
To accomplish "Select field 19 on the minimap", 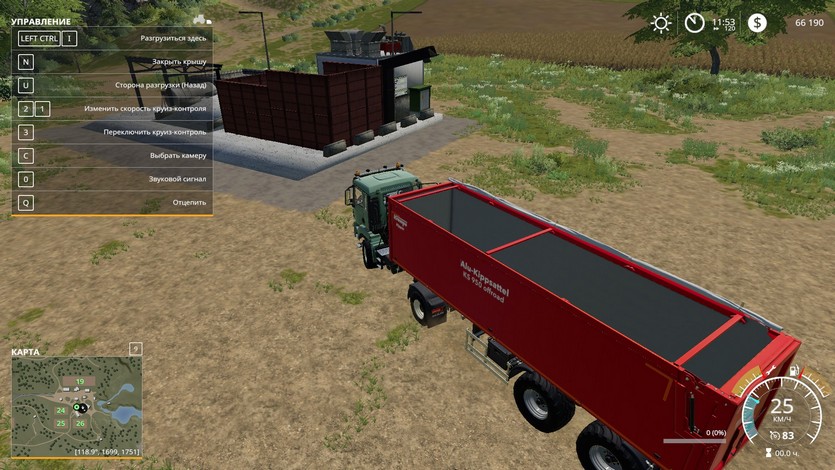I will click(79, 381).
